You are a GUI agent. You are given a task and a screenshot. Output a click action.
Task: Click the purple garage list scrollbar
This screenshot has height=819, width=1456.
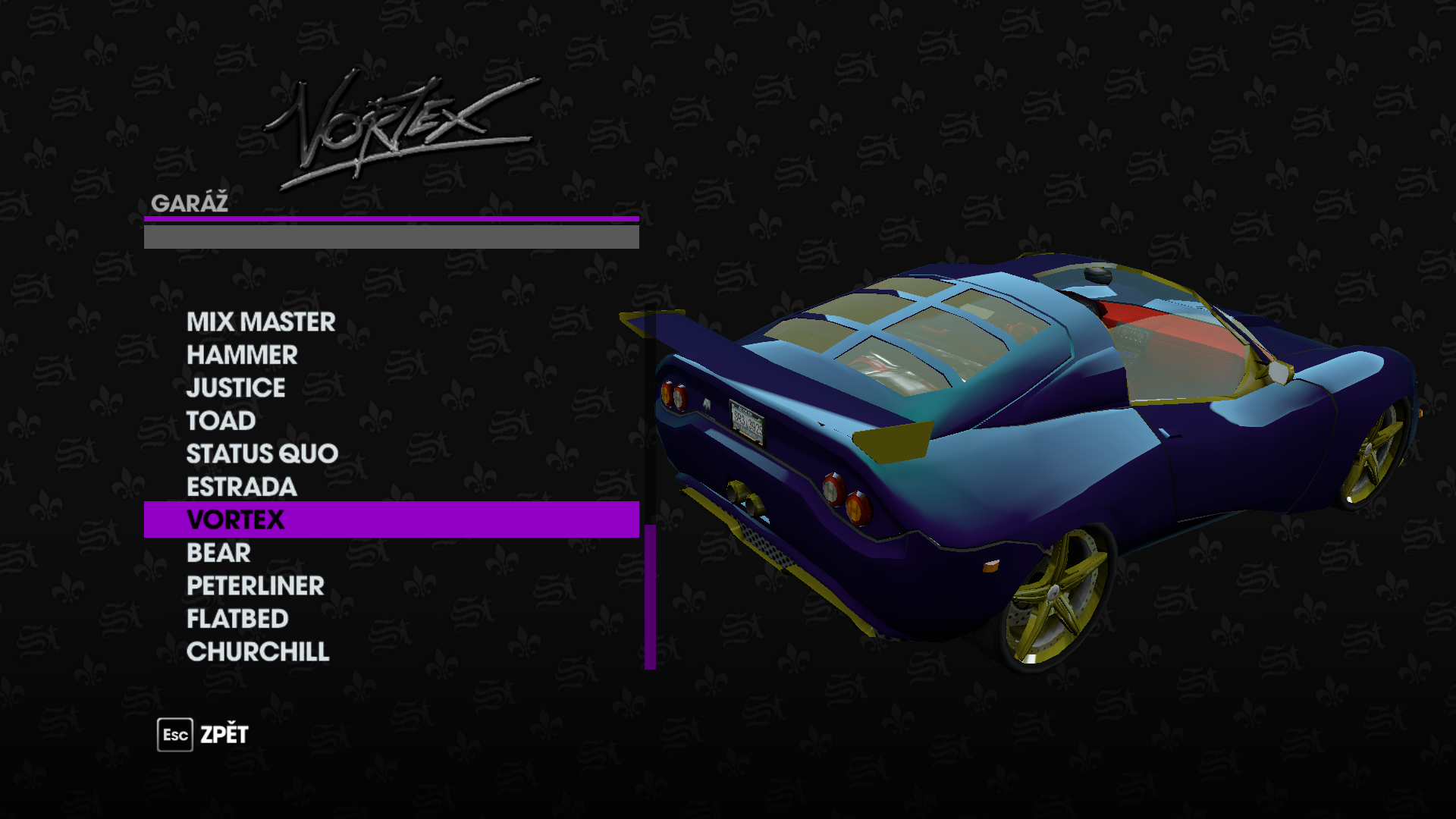click(x=650, y=596)
